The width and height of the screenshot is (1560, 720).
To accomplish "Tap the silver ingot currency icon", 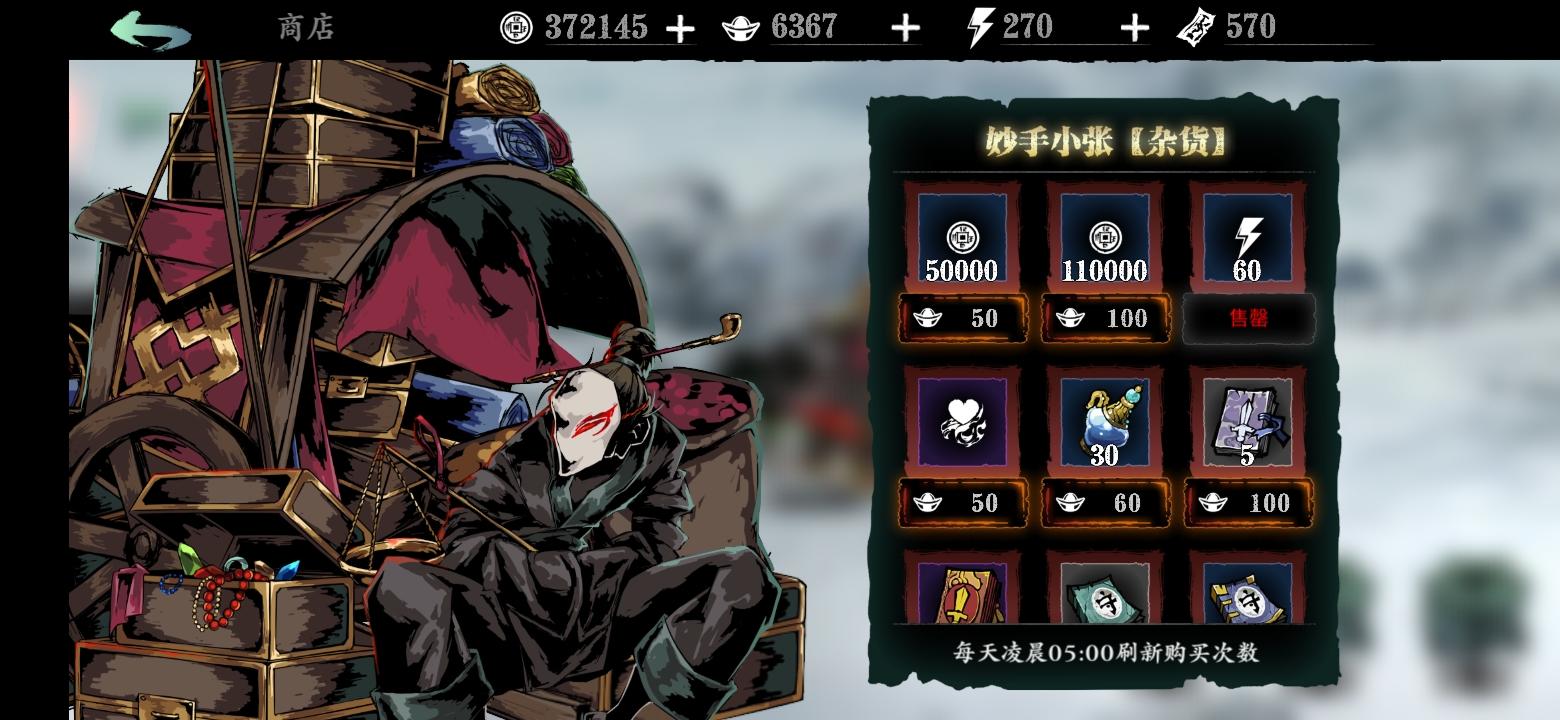I will click(737, 27).
